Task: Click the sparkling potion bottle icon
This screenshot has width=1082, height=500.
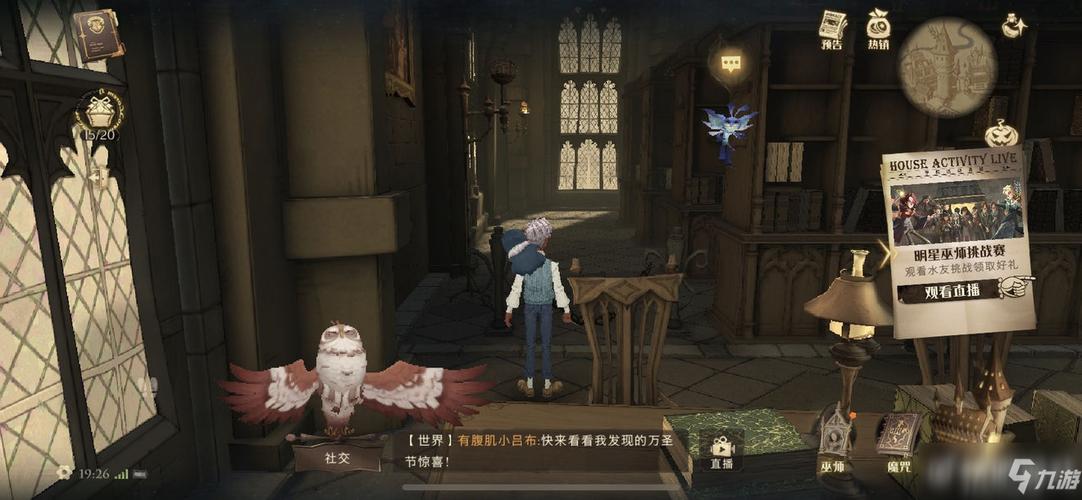Action: click(x=1014, y=26)
